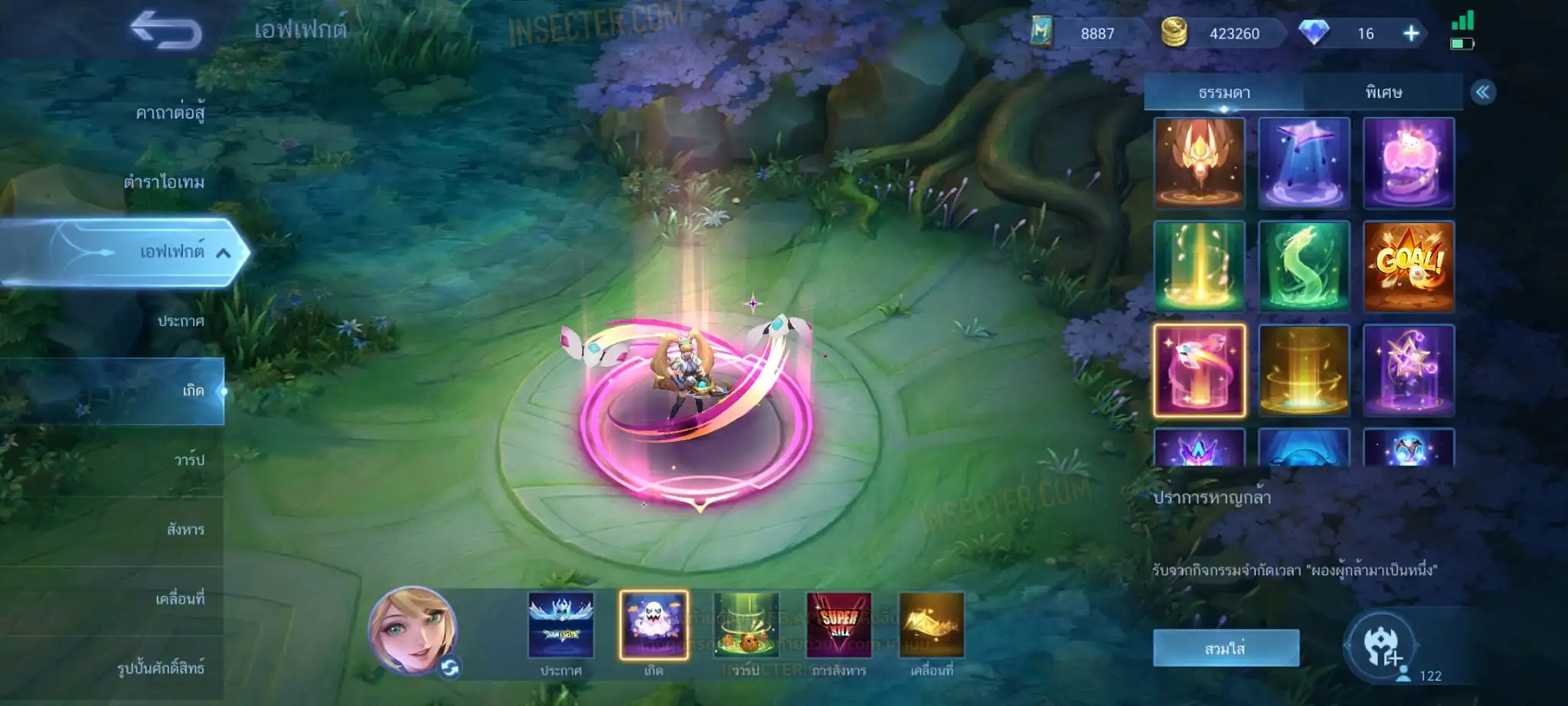Switch to the ธรรมดา tab

[x=1223, y=93]
